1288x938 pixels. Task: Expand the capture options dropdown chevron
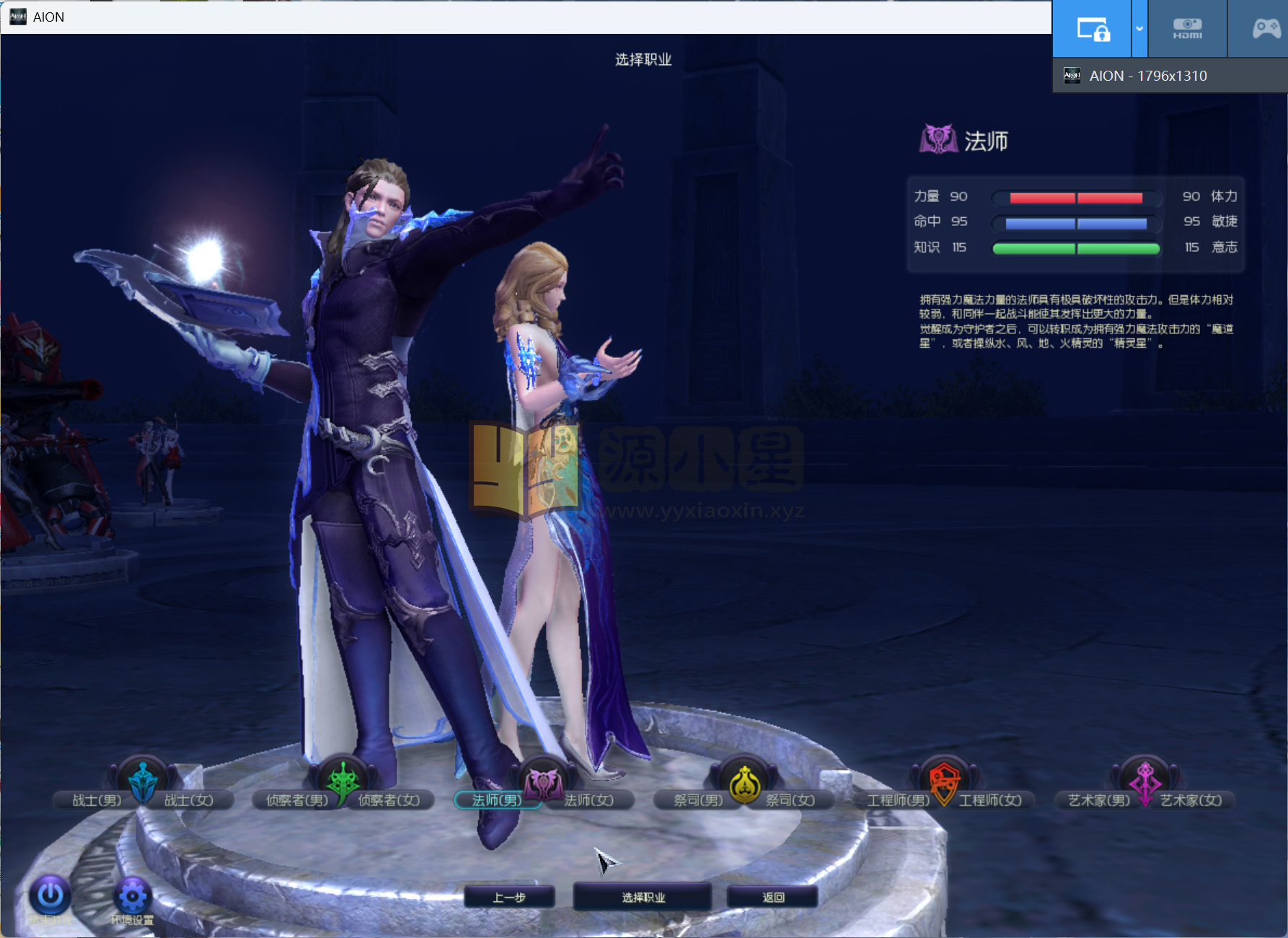click(1138, 28)
